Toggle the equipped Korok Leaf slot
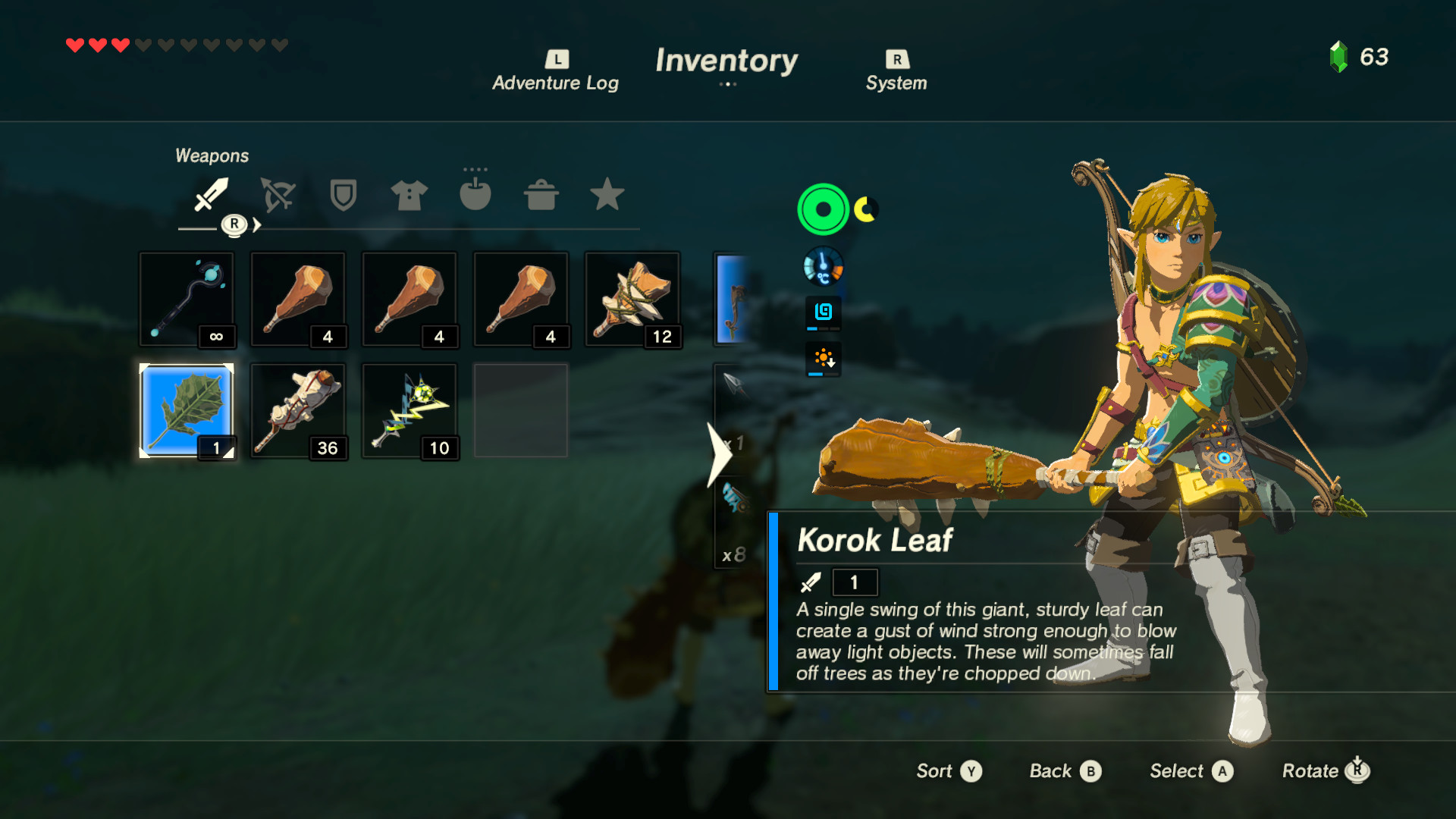1456x819 pixels. pos(187,409)
